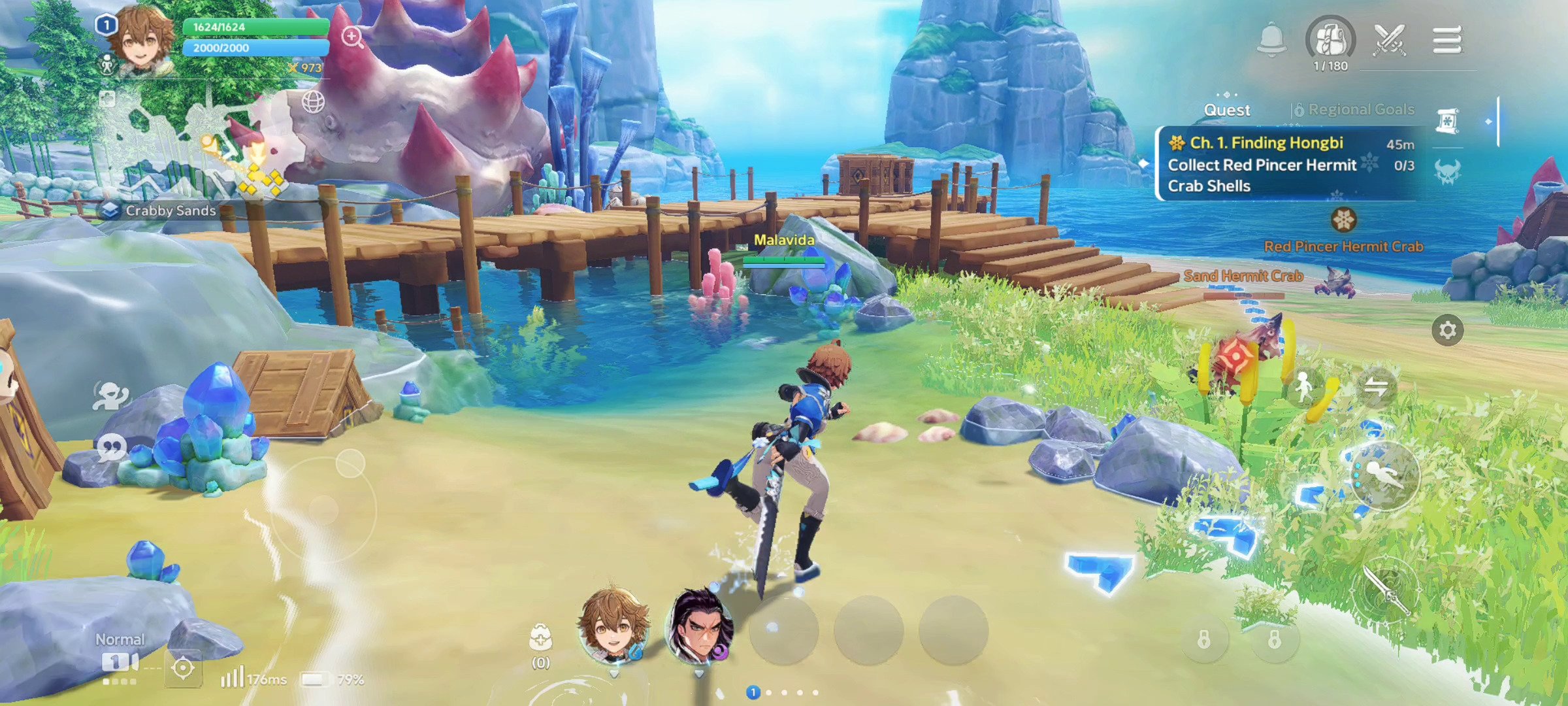Open the backpack inventory icon
The image size is (1568, 706).
click(1330, 39)
